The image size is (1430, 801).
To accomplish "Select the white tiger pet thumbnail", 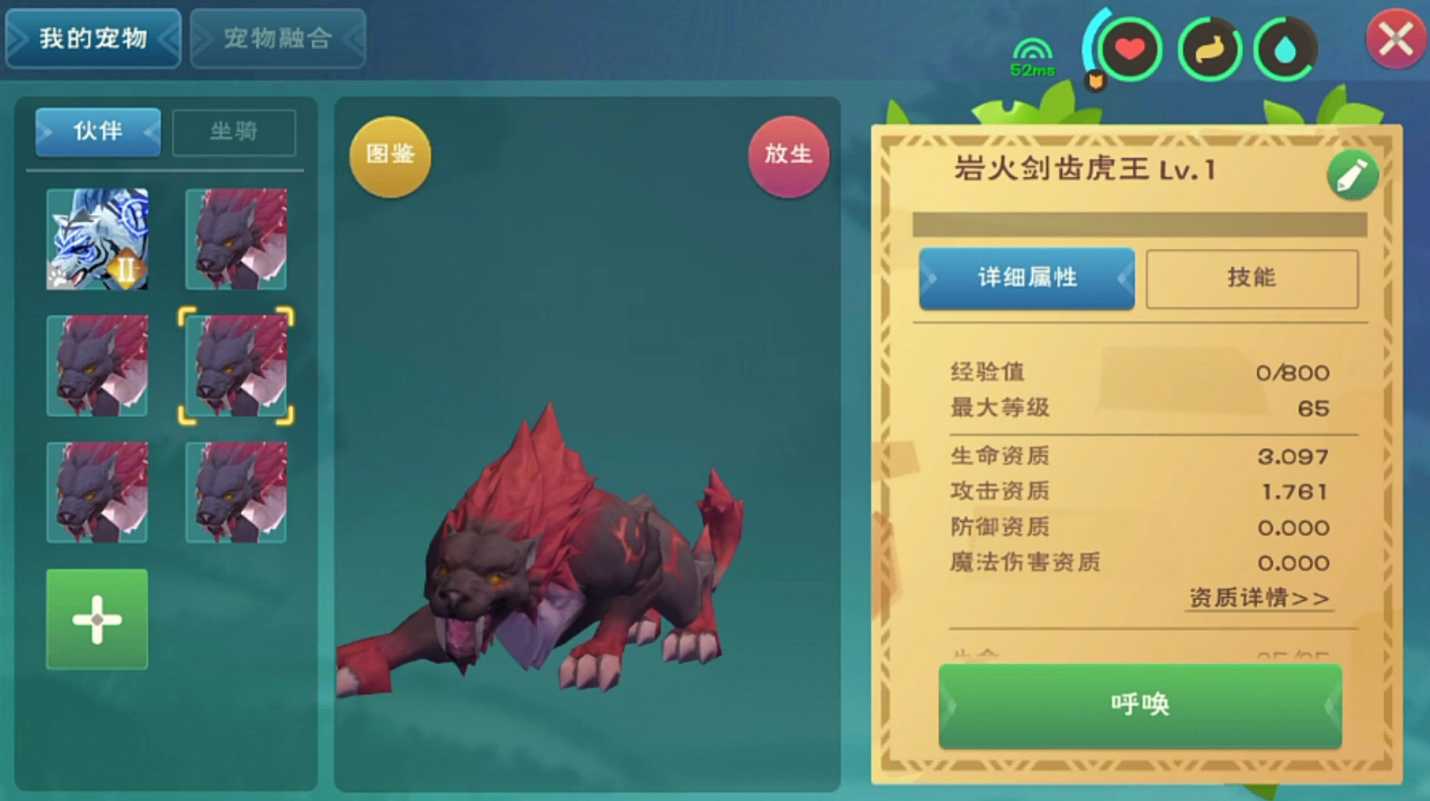I will [97, 239].
